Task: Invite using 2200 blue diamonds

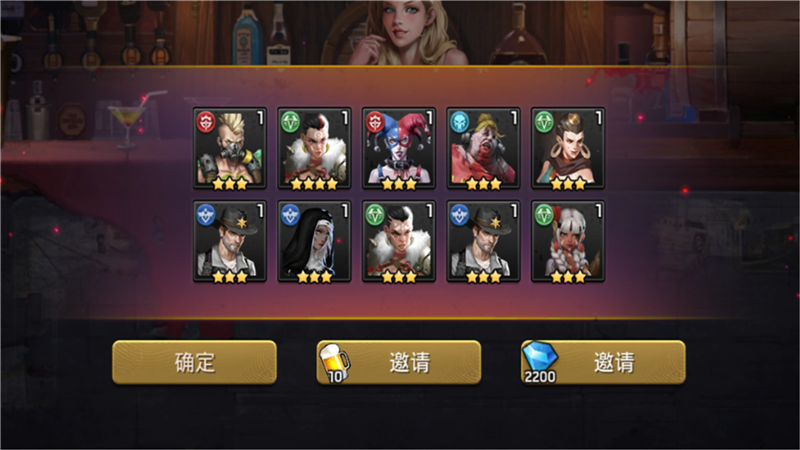Action: (603, 362)
